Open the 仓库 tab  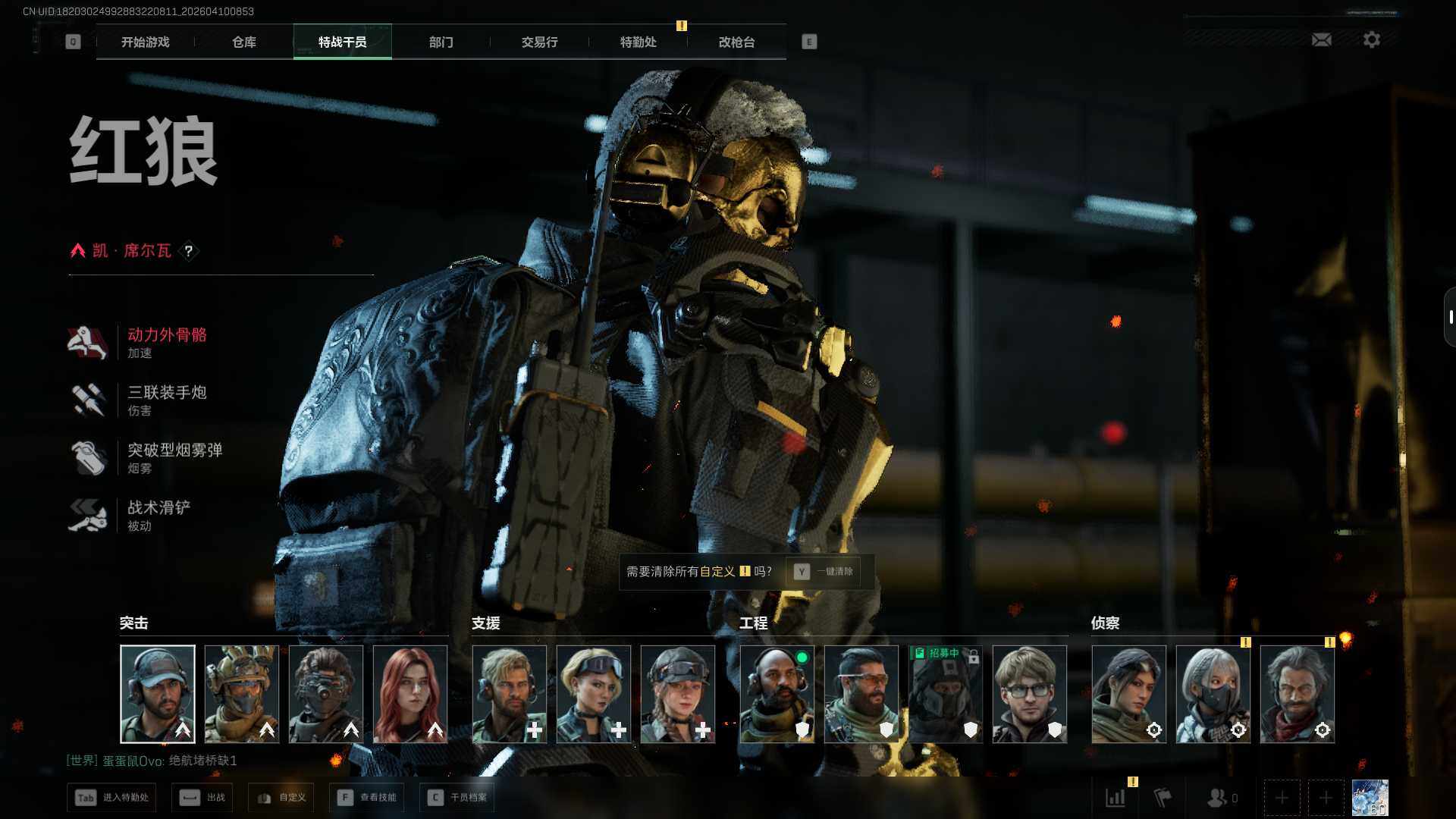pos(244,42)
